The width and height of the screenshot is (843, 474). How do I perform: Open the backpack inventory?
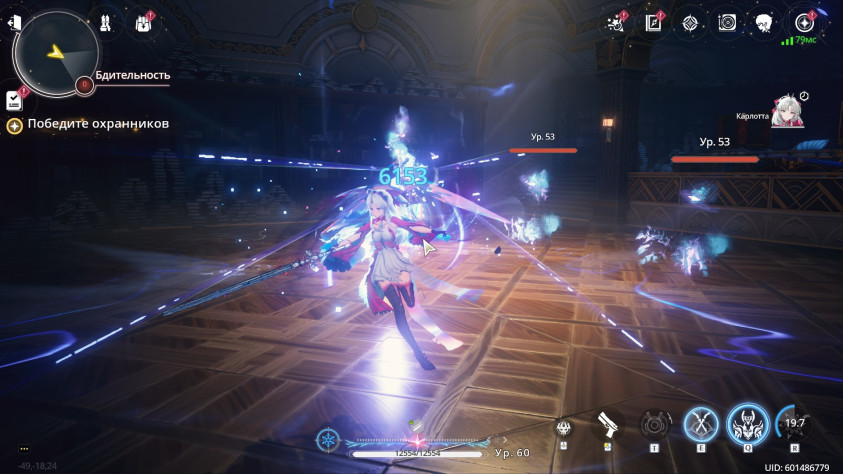pos(142,22)
